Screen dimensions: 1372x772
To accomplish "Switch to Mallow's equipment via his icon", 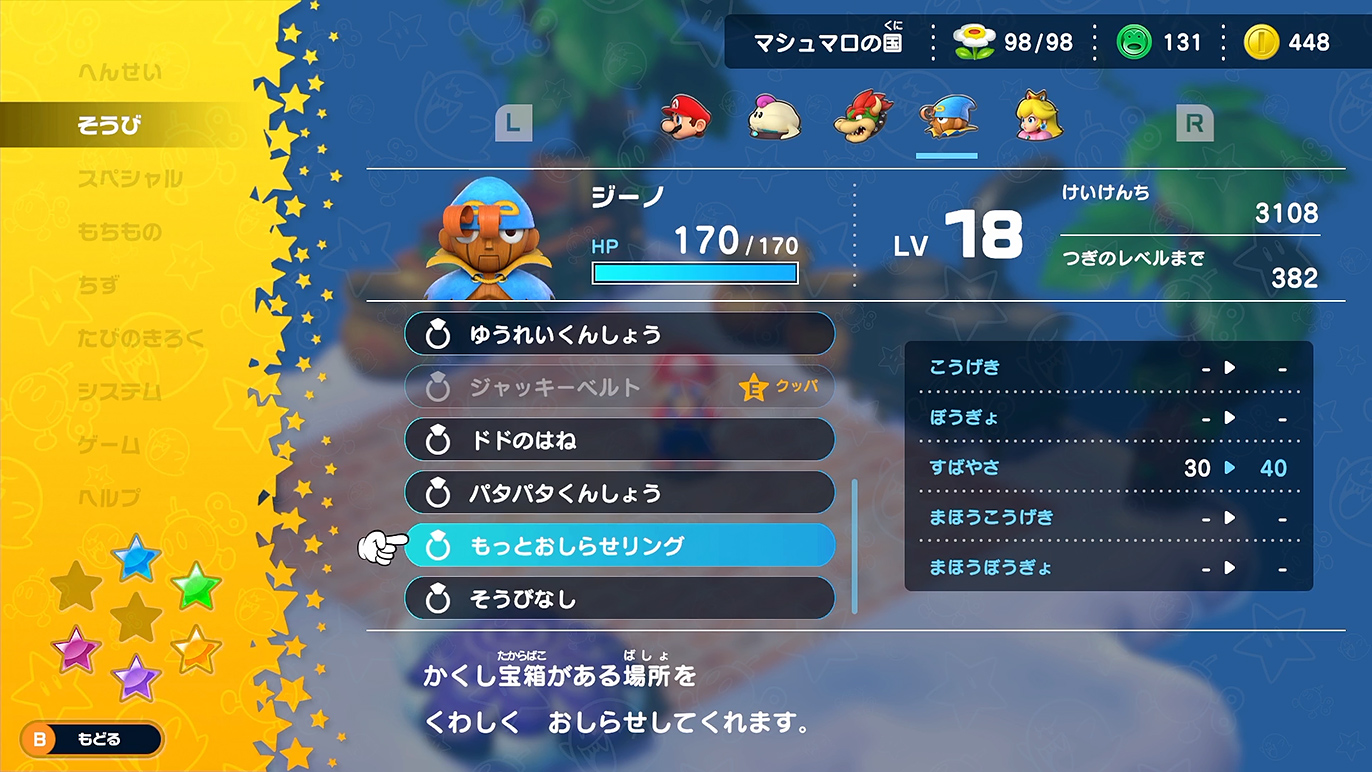I will coord(773,118).
